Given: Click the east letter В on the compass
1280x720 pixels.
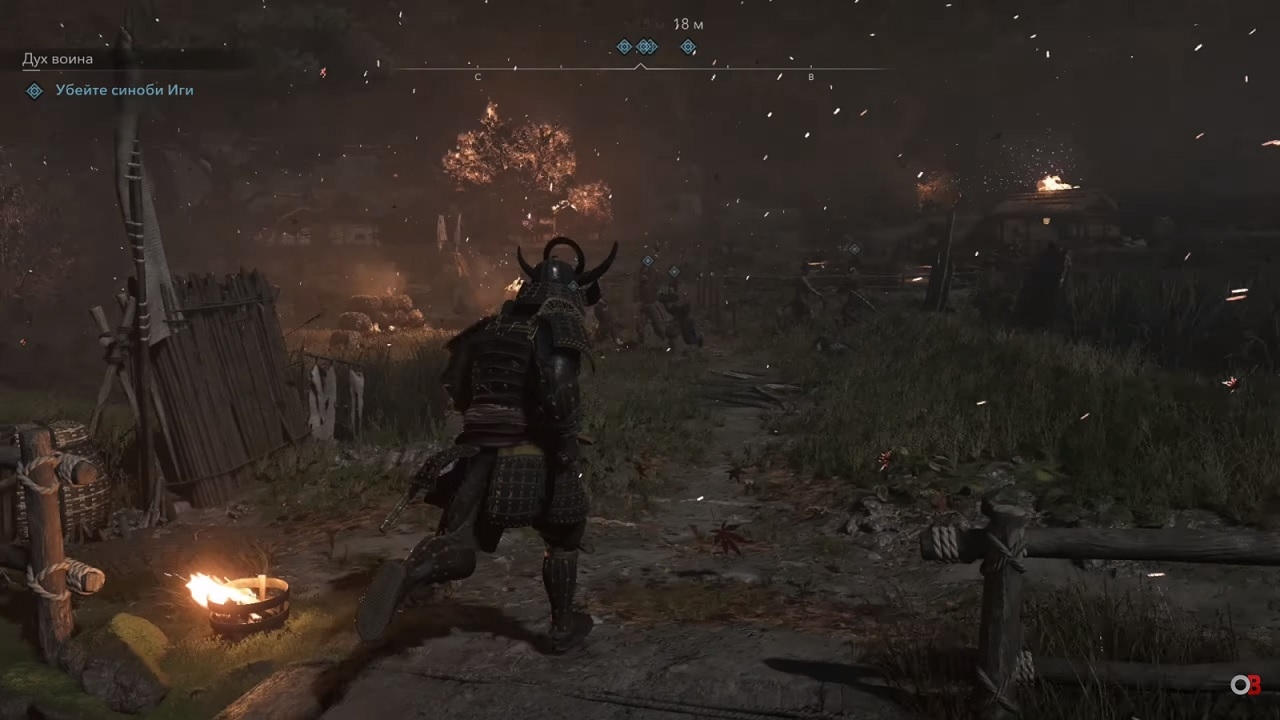Looking at the screenshot, I should [x=811, y=77].
